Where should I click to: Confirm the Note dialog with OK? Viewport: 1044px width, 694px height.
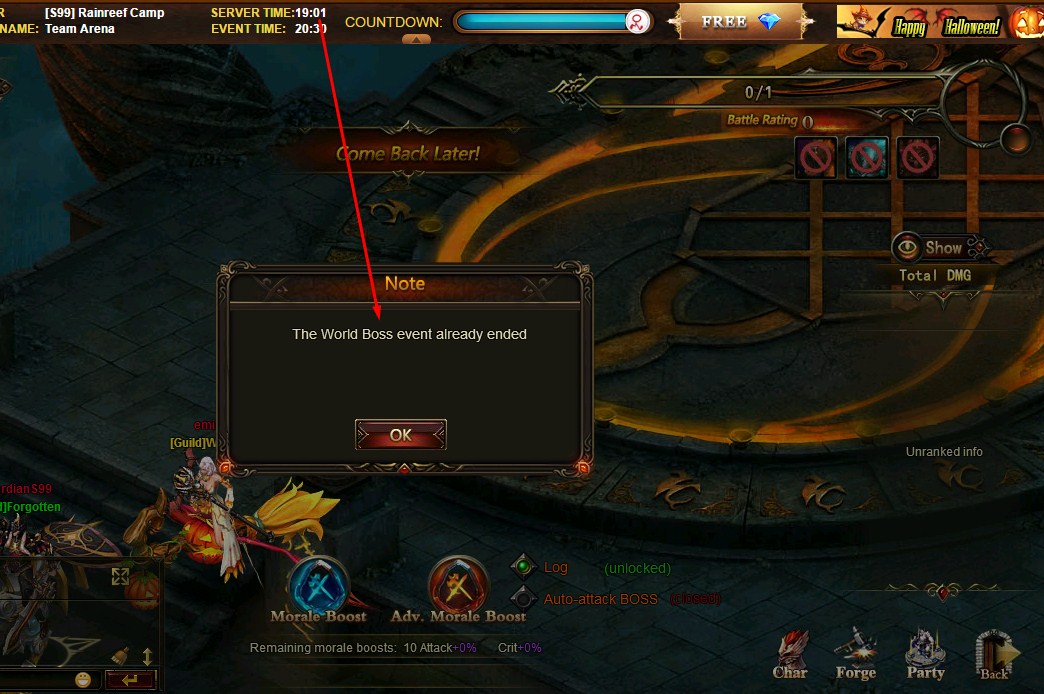coord(400,435)
